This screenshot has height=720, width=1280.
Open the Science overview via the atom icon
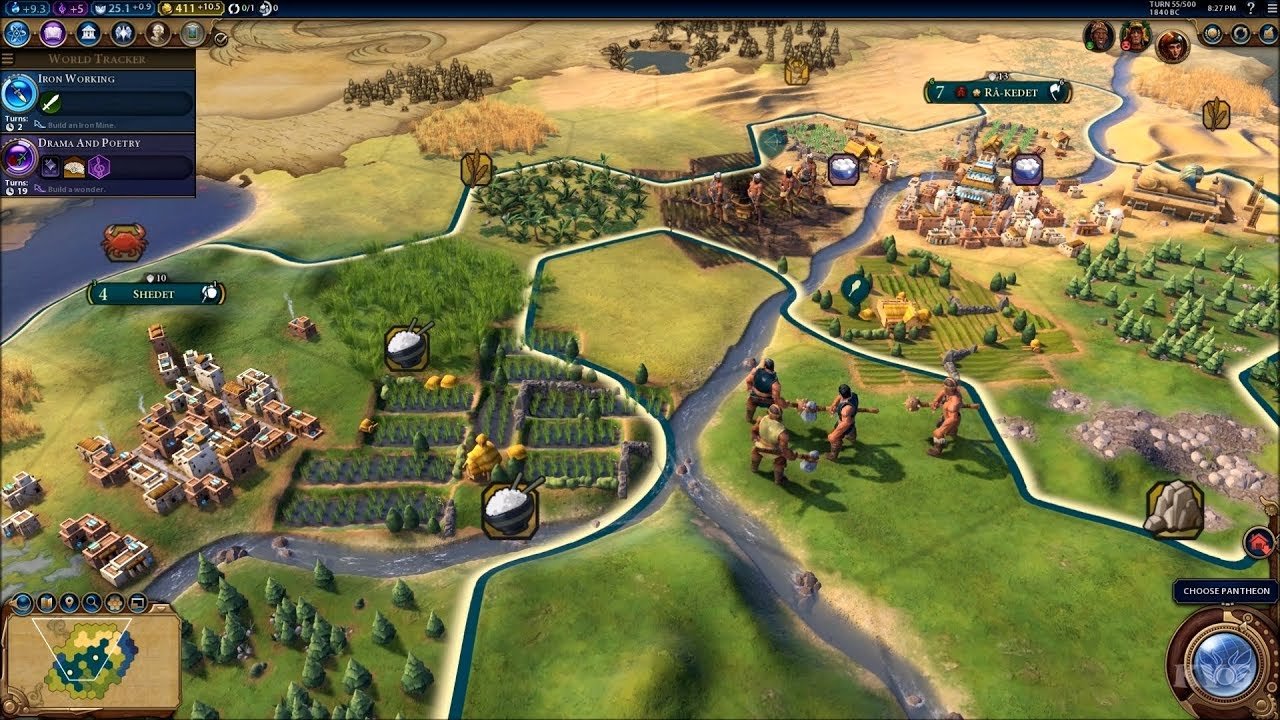(x=15, y=33)
